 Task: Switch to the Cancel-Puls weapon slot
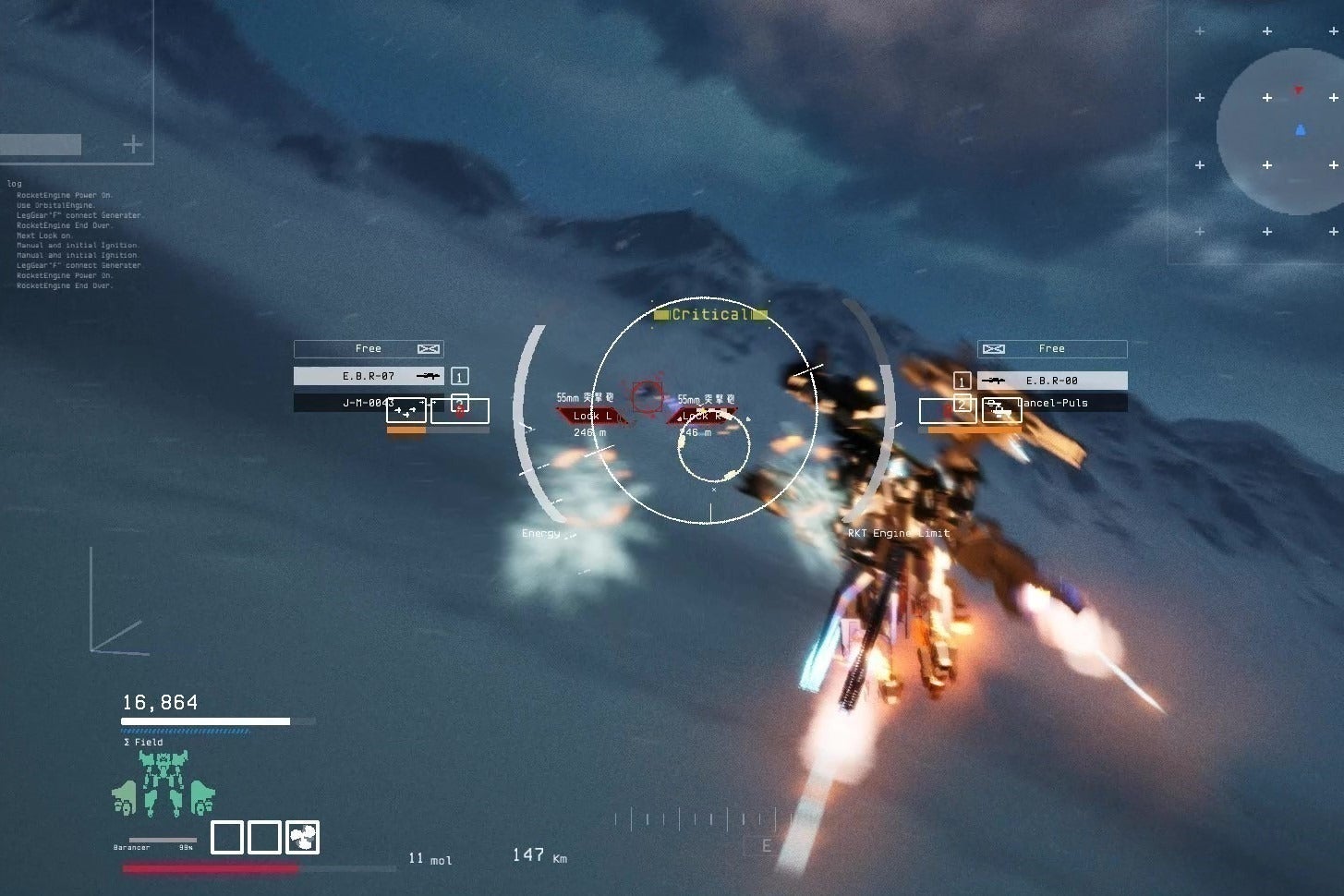1052,403
